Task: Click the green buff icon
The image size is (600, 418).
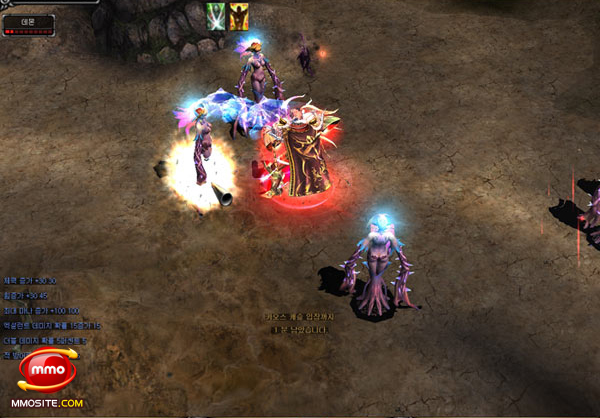Action: (216, 15)
